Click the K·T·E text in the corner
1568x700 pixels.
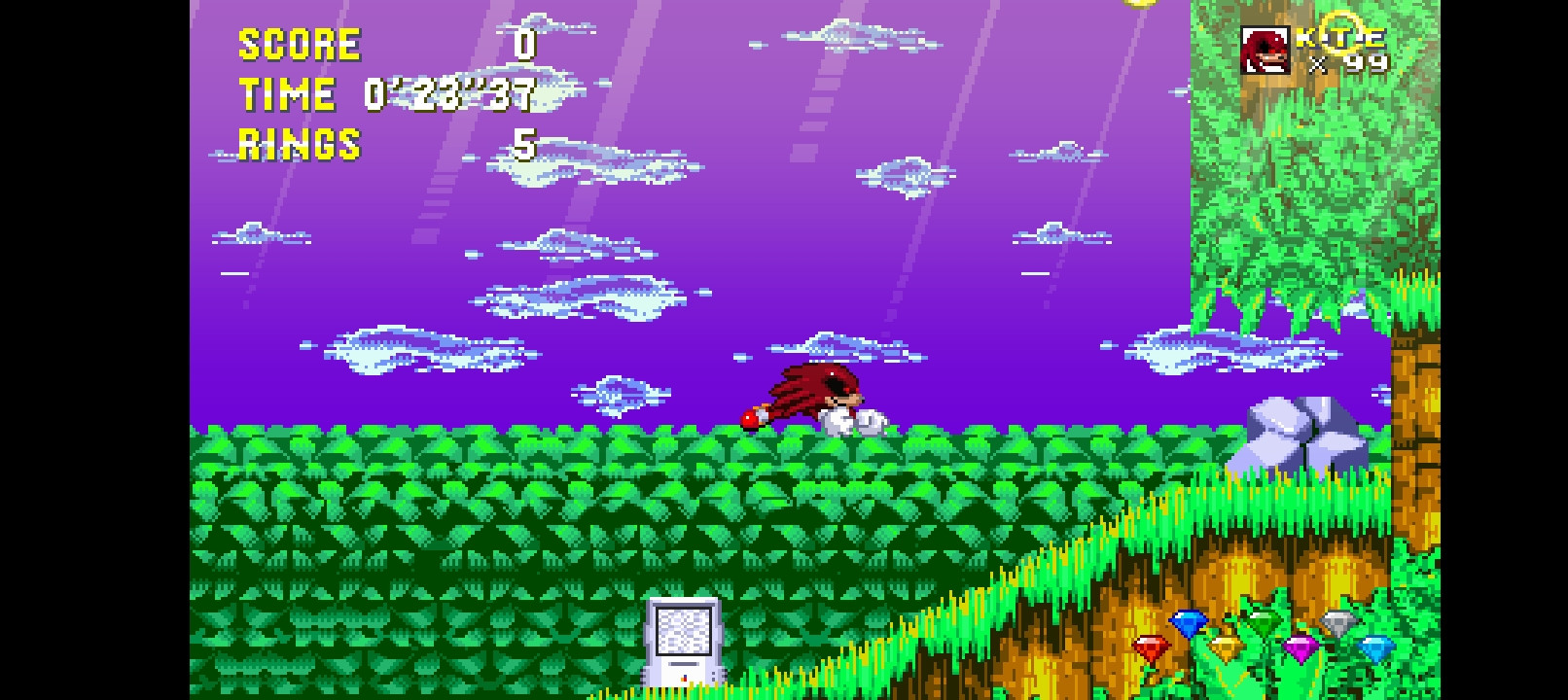tap(1340, 41)
